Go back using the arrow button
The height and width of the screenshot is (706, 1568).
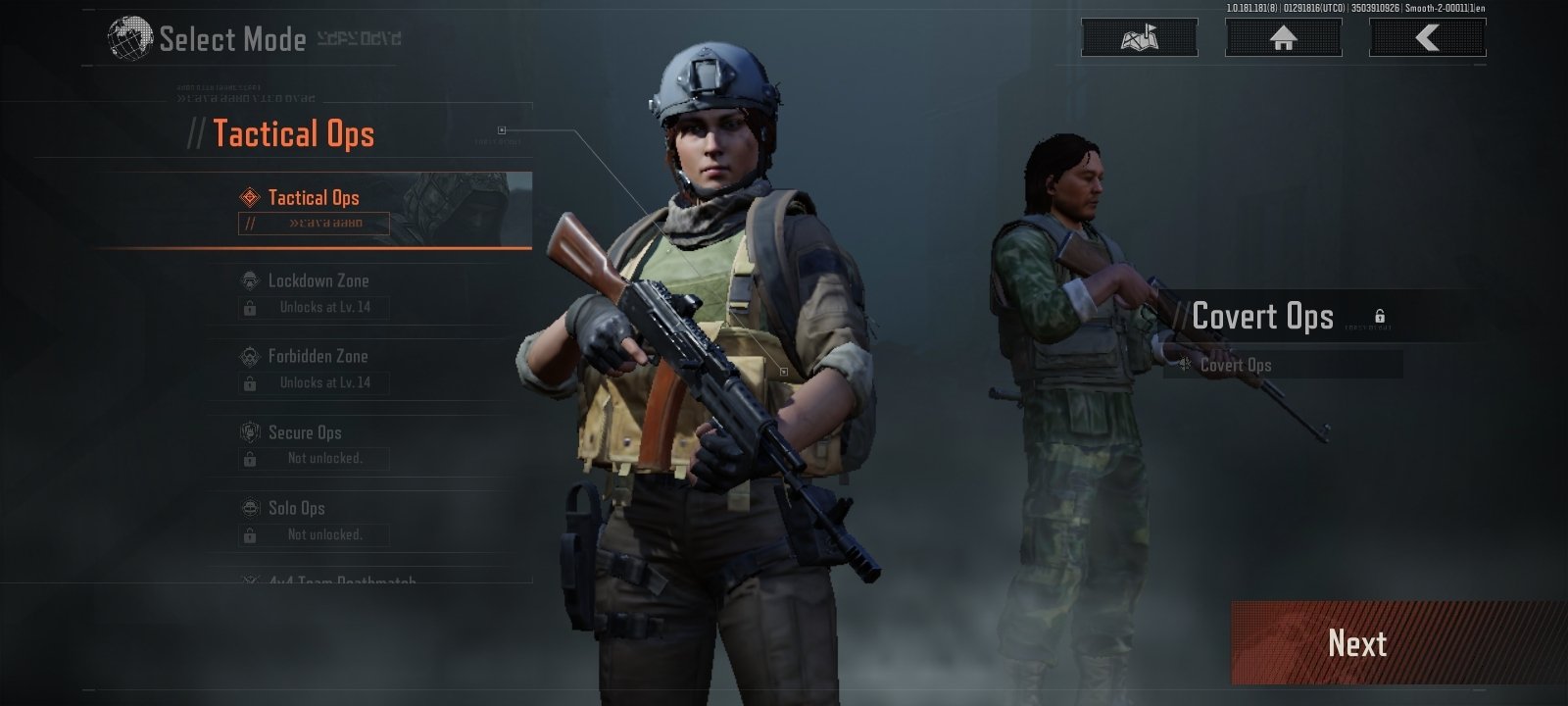1427,38
